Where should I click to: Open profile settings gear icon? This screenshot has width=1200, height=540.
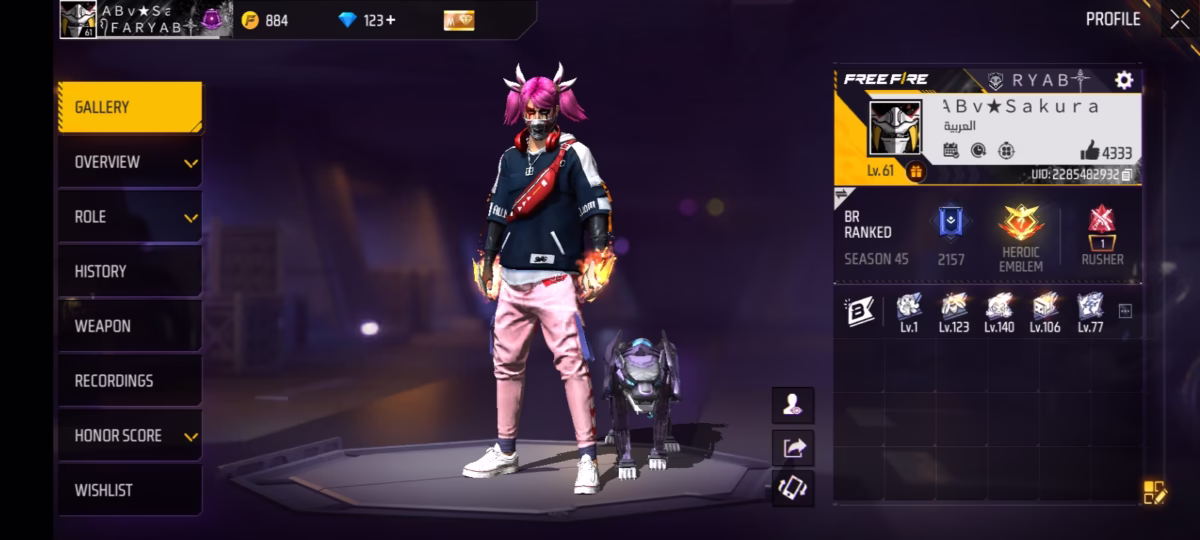pyautogui.click(x=1124, y=80)
